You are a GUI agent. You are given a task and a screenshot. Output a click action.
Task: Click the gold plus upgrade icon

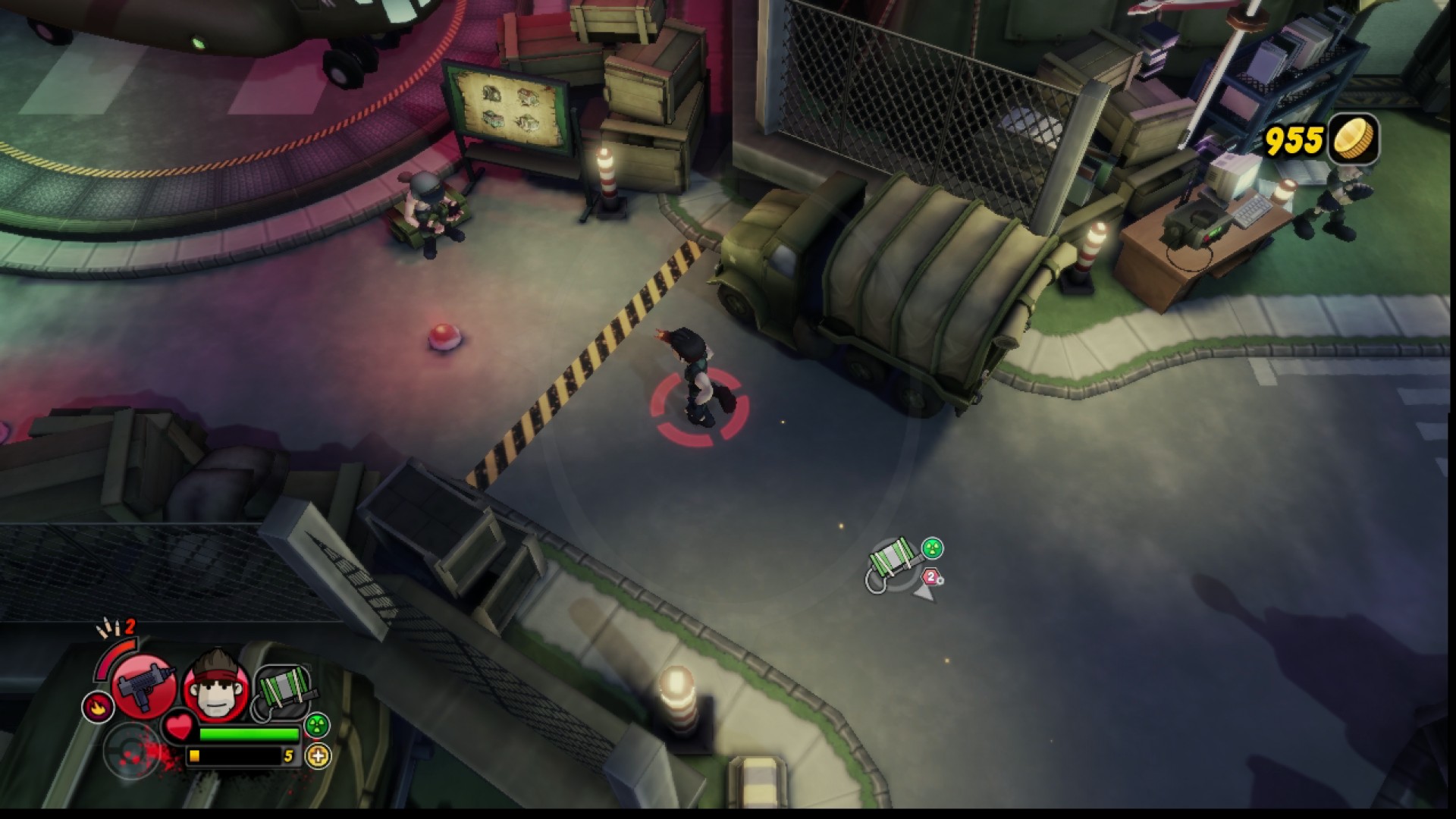(x=317, y=756)
